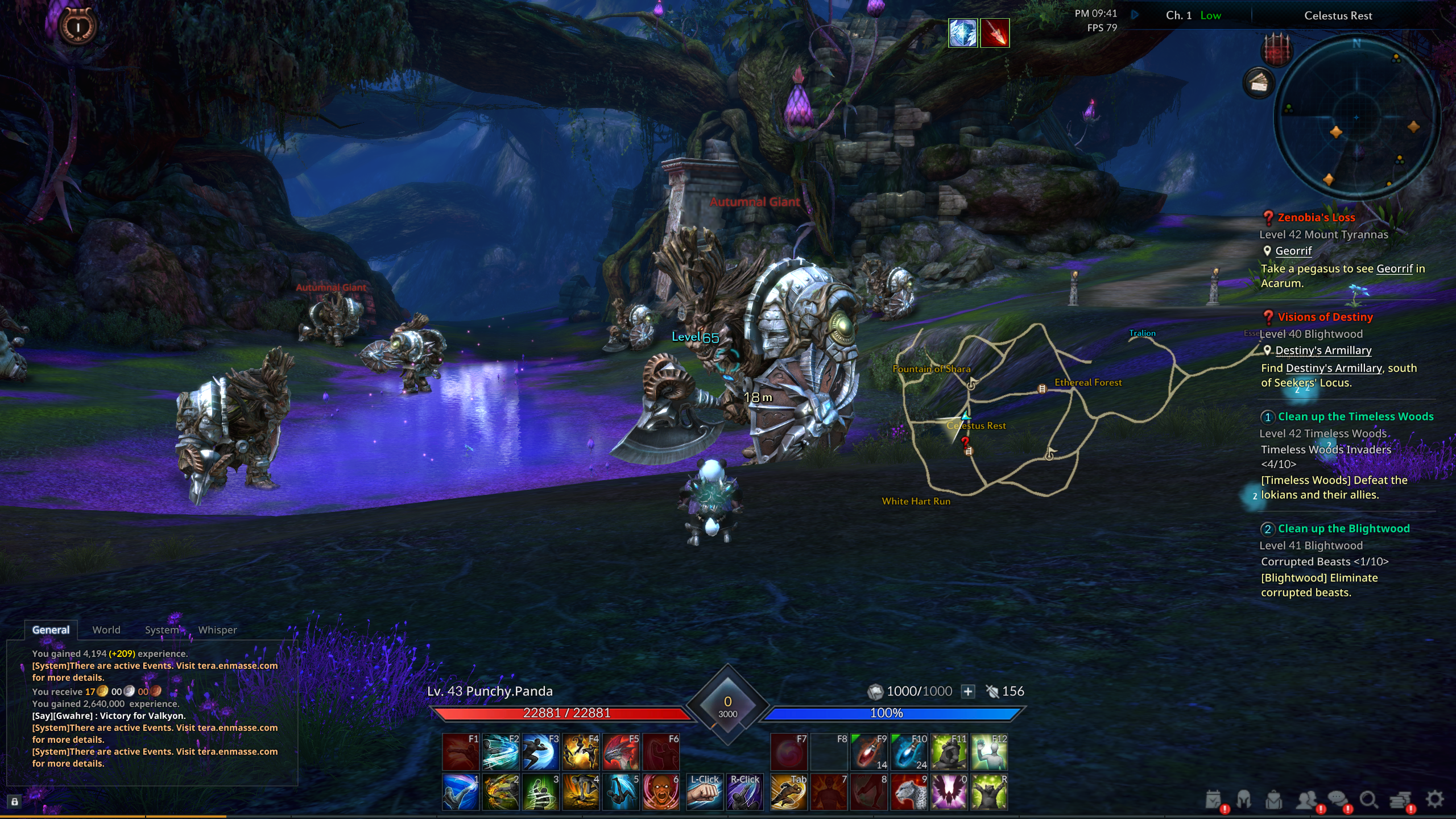Click the circular minimap
1456x819 pixels.
click(1356, 118)
